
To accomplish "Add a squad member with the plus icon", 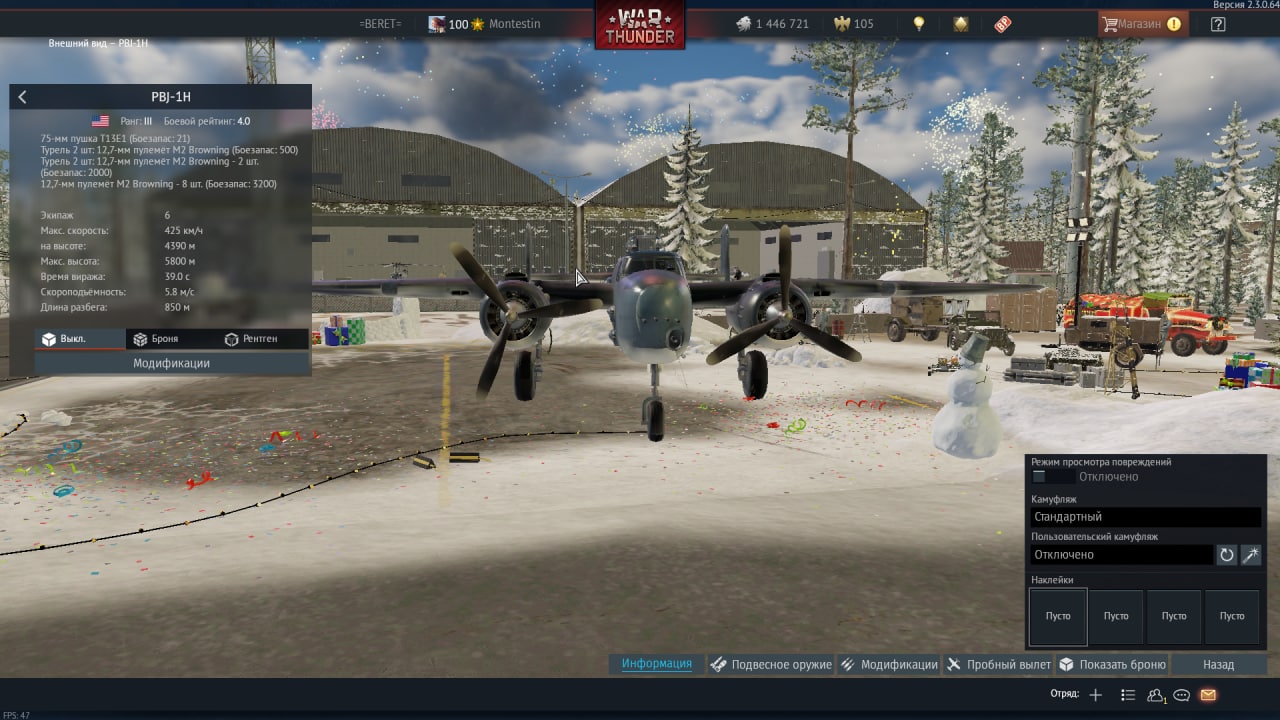I will tap(1096, 695).
